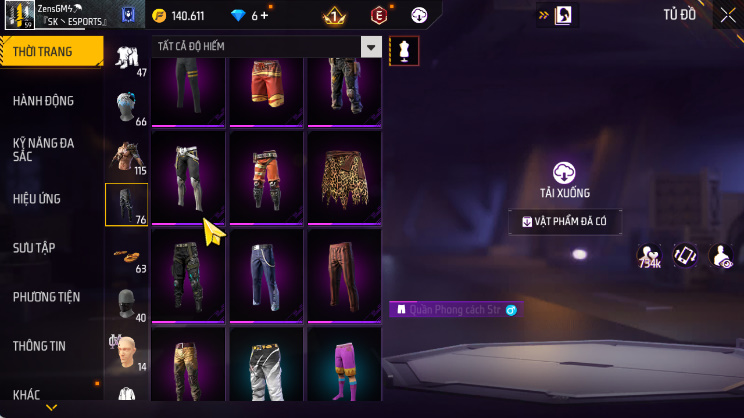This screenshot has width=744, height=418.
Task: Select the head accessory subcategory with 66 items
Action: point(127,108)
